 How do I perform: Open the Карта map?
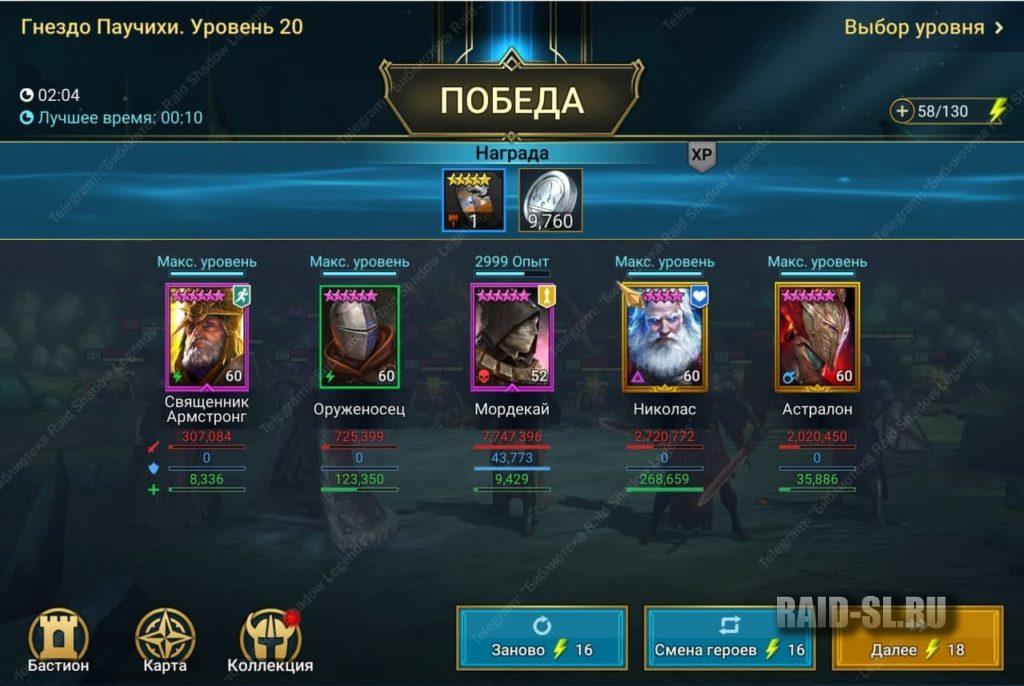point(165,638)
